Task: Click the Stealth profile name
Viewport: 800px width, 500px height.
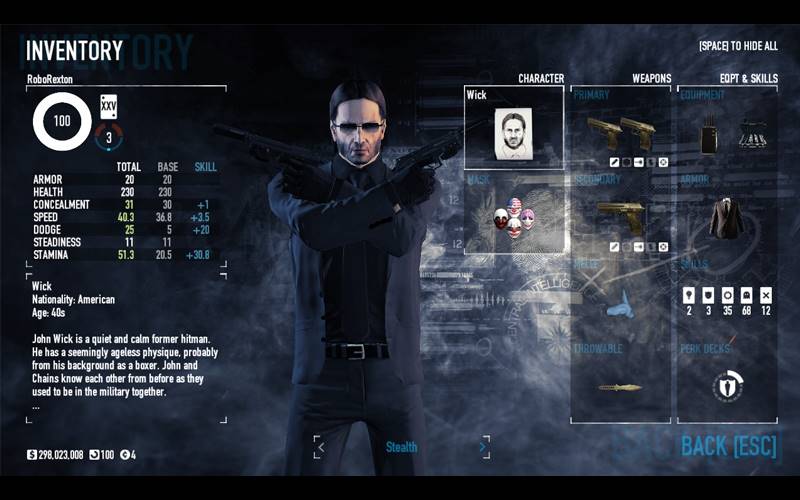Action: click(x=401, y=448)
